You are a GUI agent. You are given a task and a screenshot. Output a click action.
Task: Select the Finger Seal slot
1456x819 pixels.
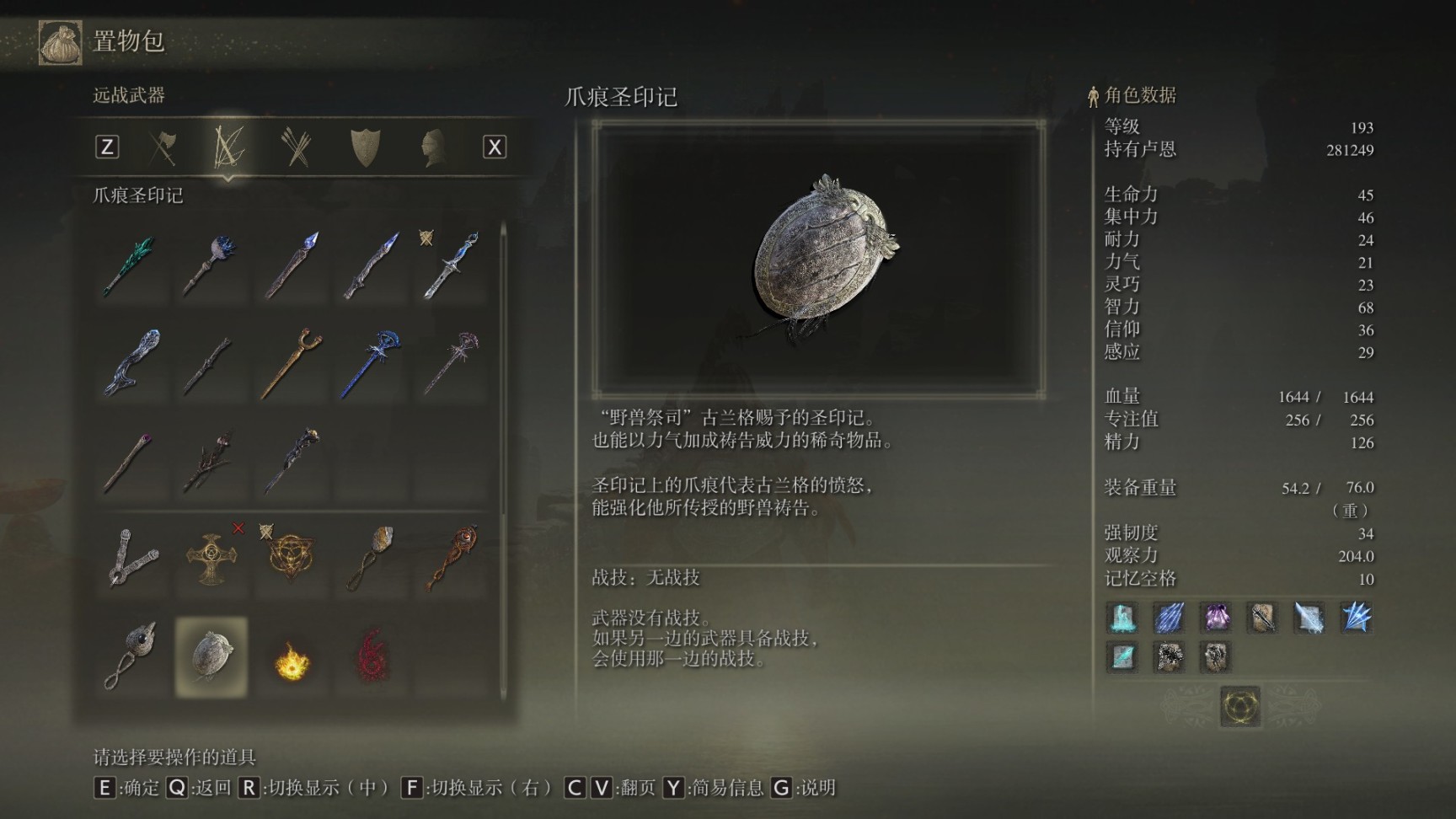click(131, 557)
